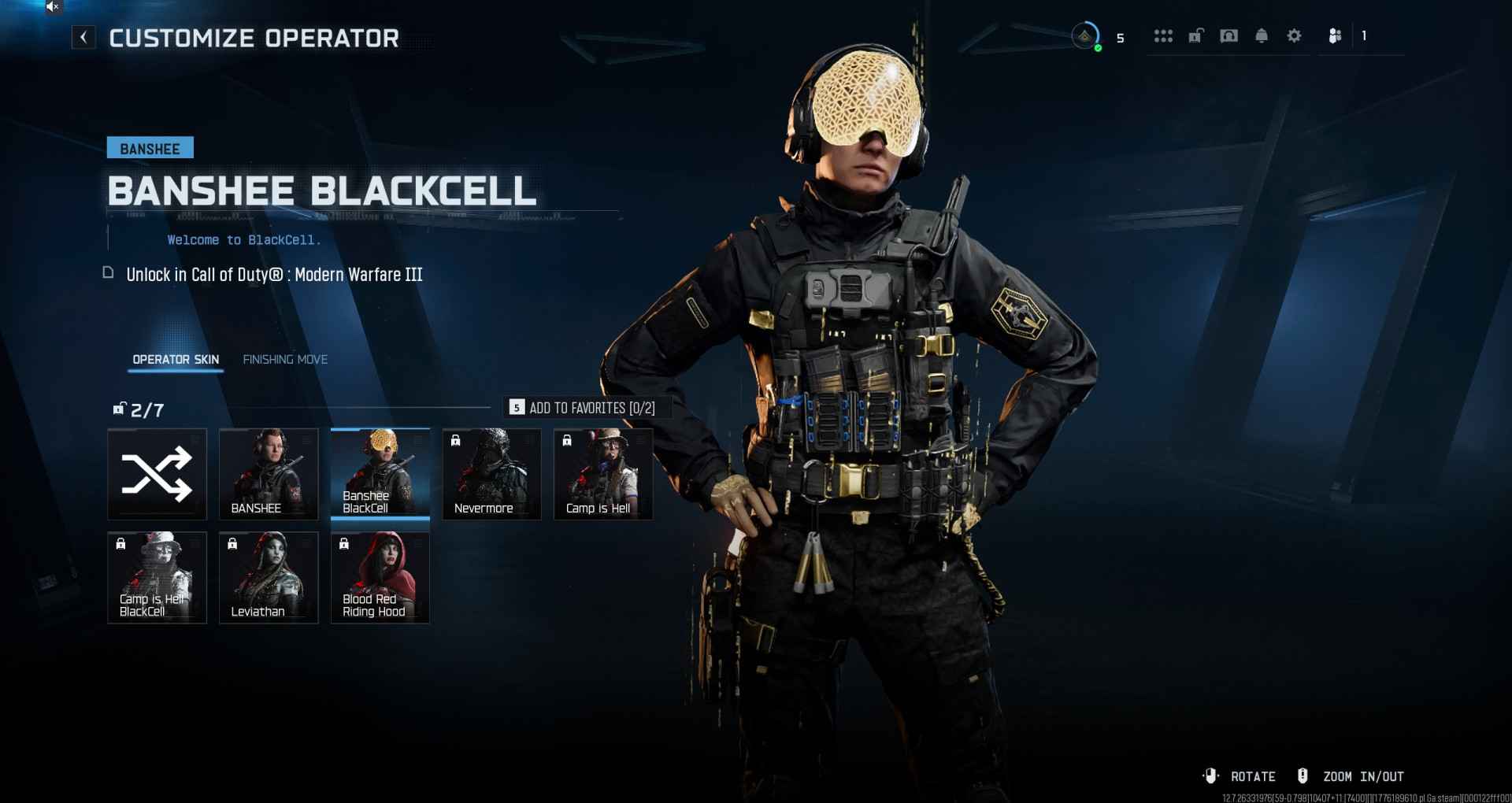Open the social friends icon

click(1335, 36)
